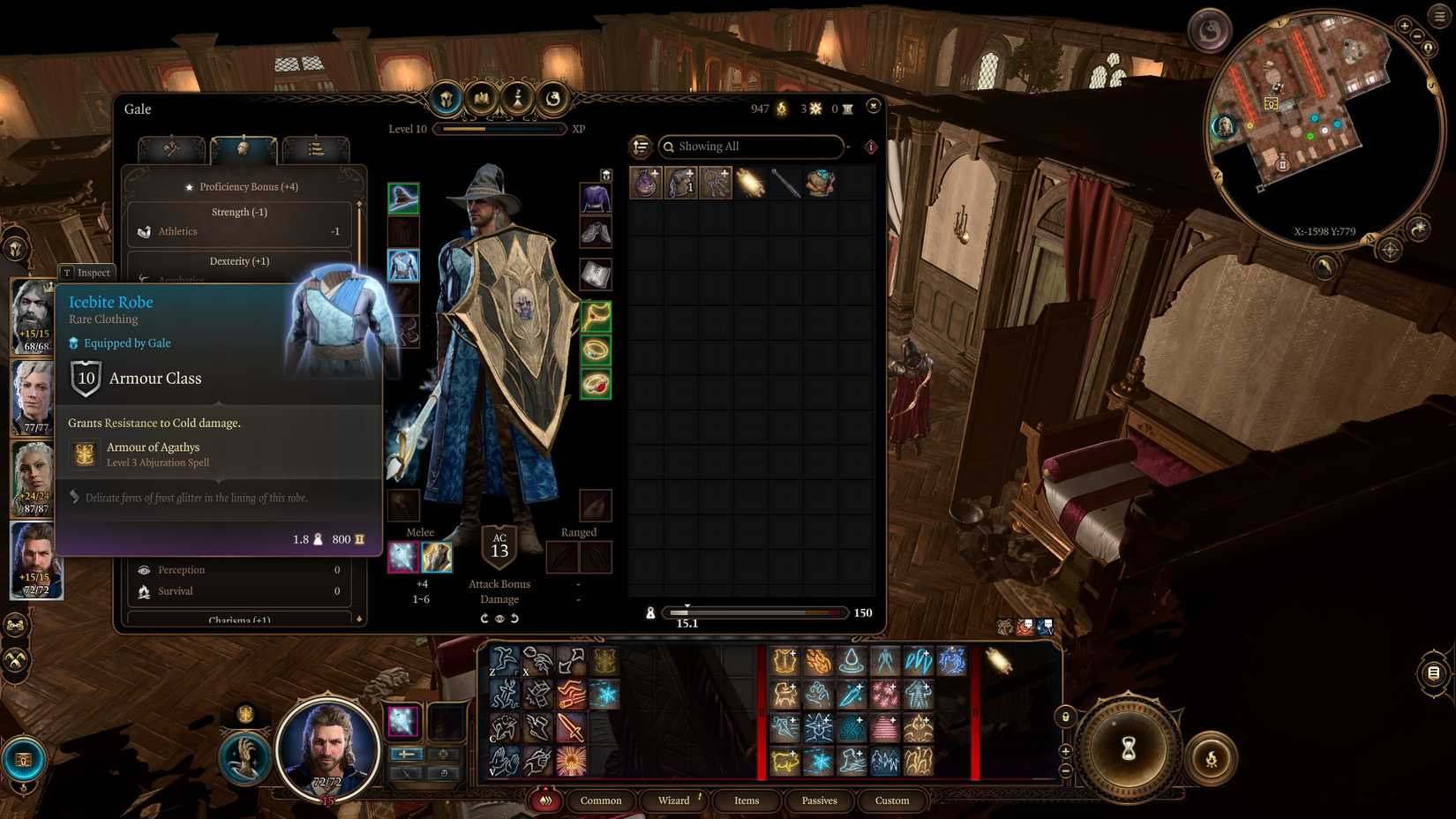The height and width of the screenshot is (819, 1456).
Task: Click the gold coin counter icon
Action: click(780, 109)
